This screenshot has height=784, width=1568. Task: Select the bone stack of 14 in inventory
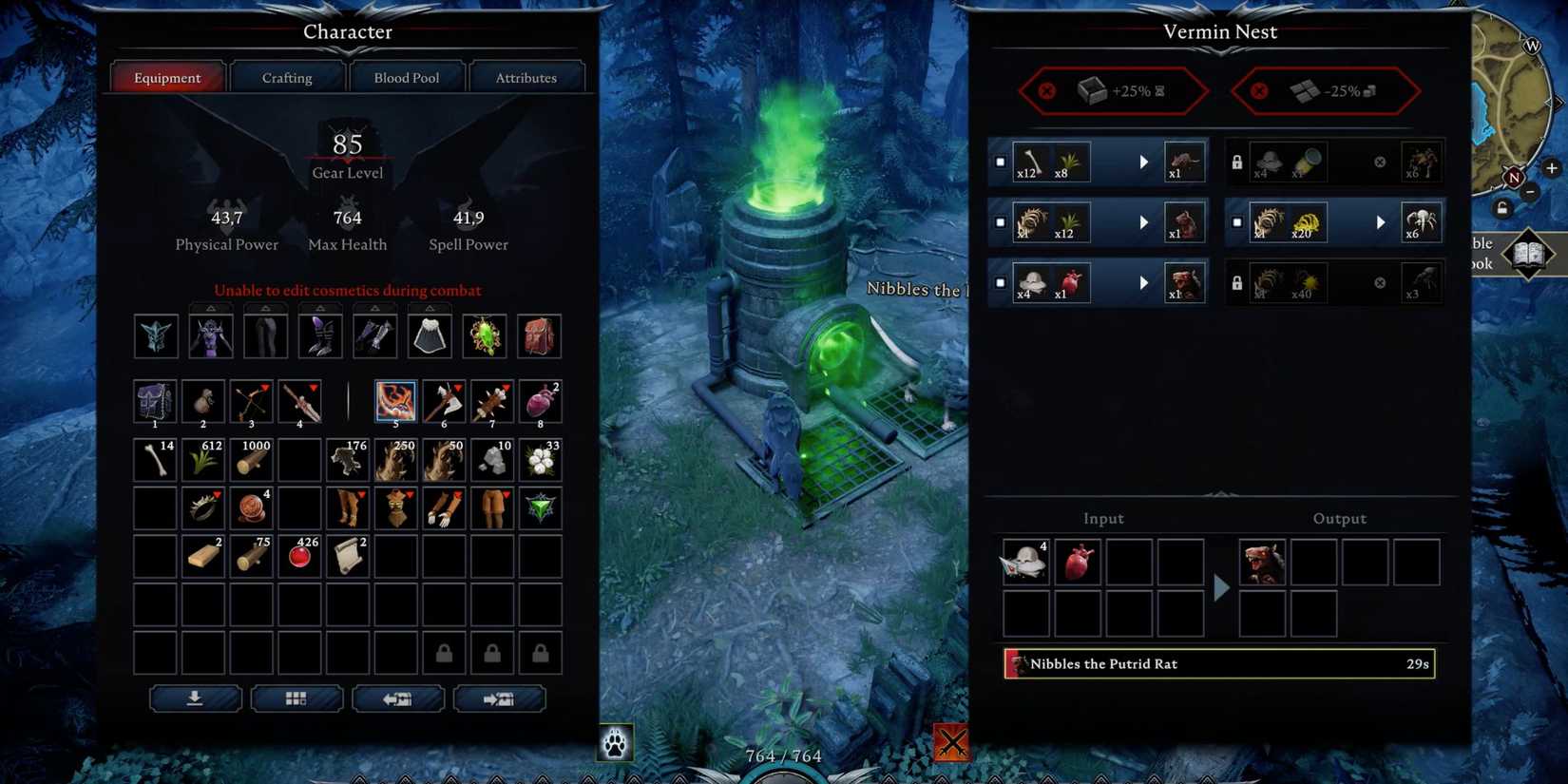pyautogui.click(x=154, y=459)
